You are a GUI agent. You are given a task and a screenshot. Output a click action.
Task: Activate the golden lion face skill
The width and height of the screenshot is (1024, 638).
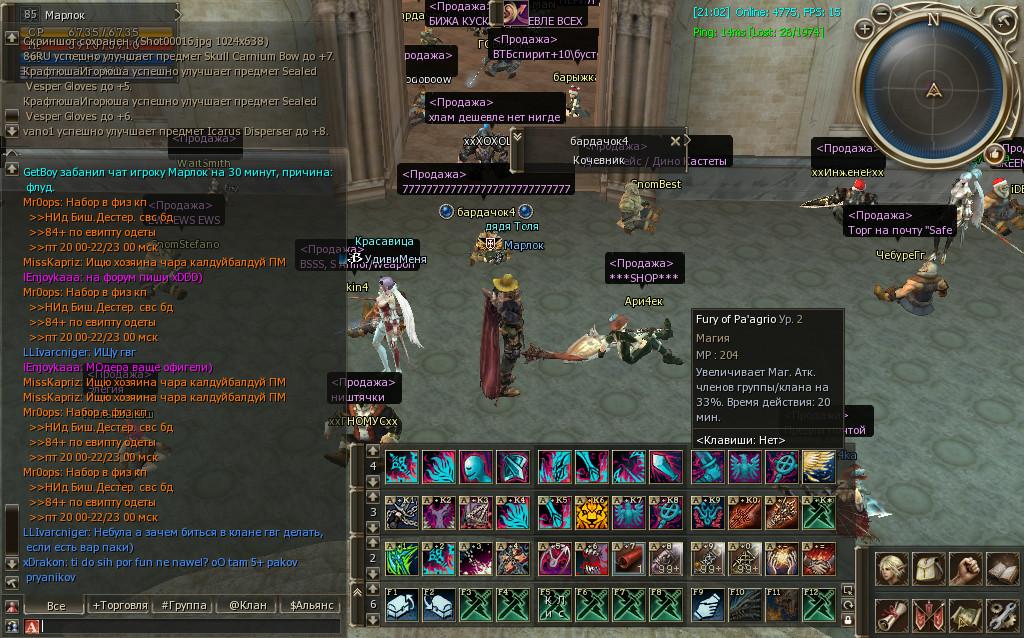(x=593, y=512)
